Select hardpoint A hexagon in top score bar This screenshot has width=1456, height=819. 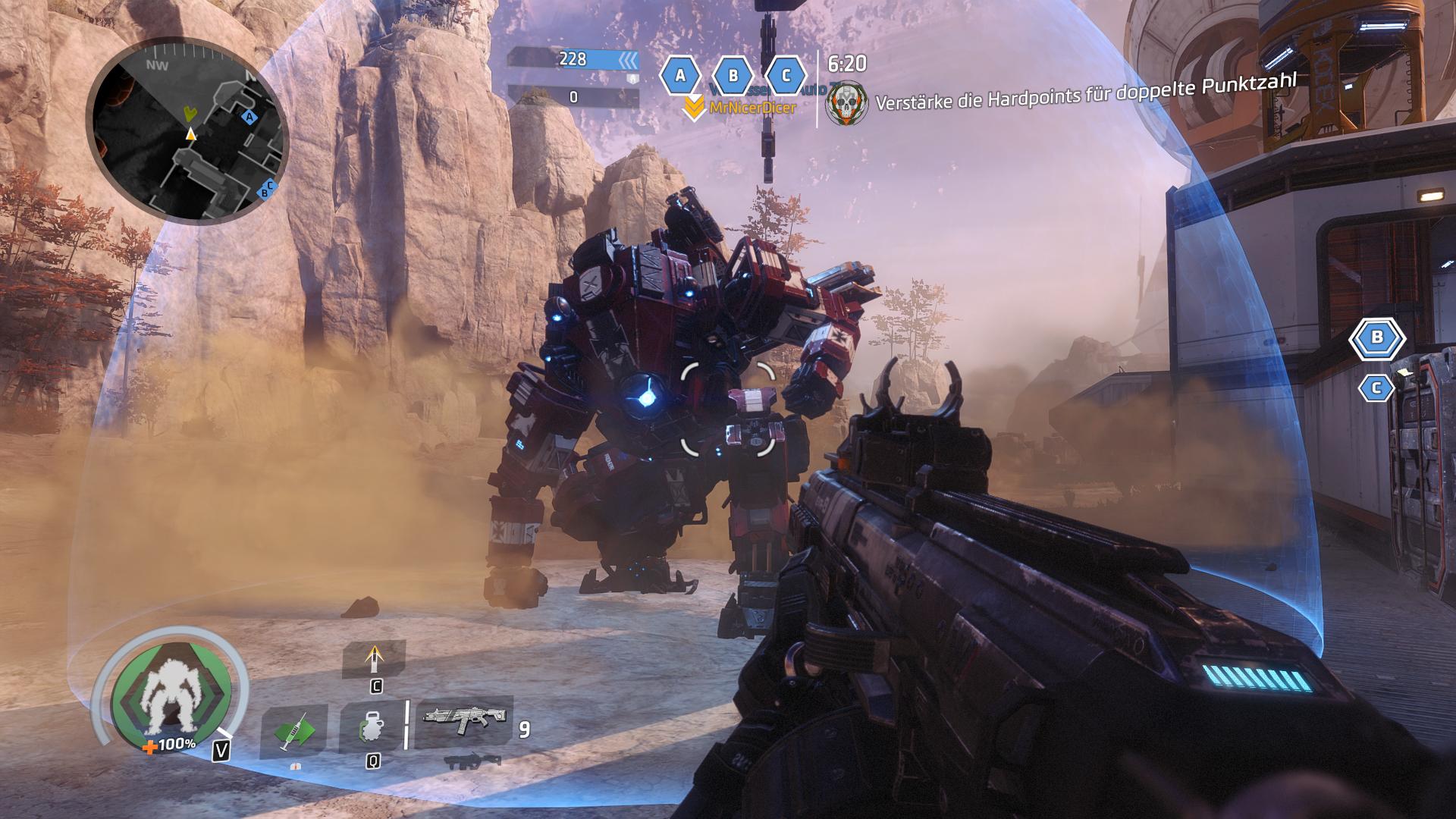(x=680, y=76)
